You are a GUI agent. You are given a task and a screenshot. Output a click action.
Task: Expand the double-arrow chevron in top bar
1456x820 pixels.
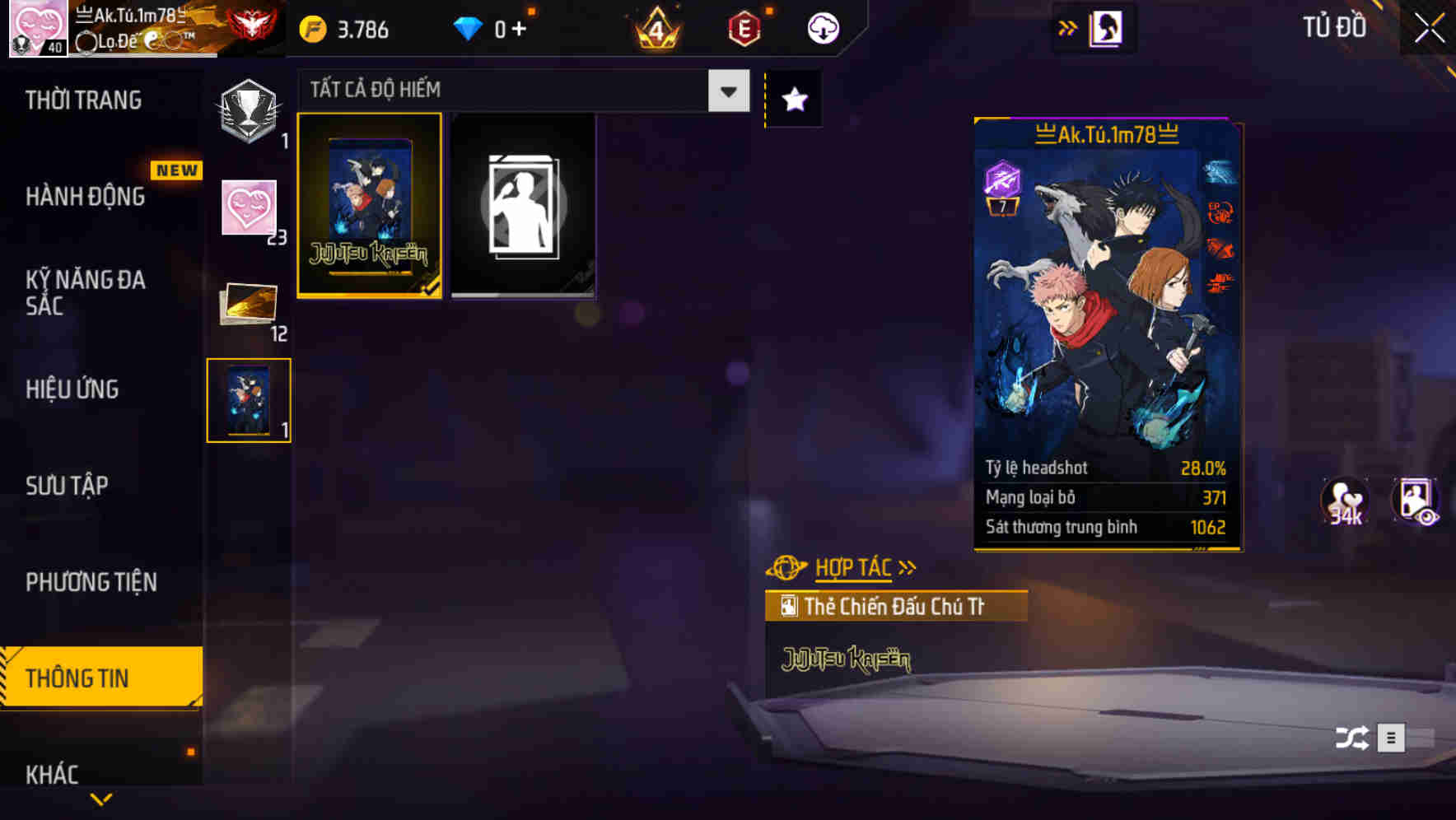(x=1066, y=26)
